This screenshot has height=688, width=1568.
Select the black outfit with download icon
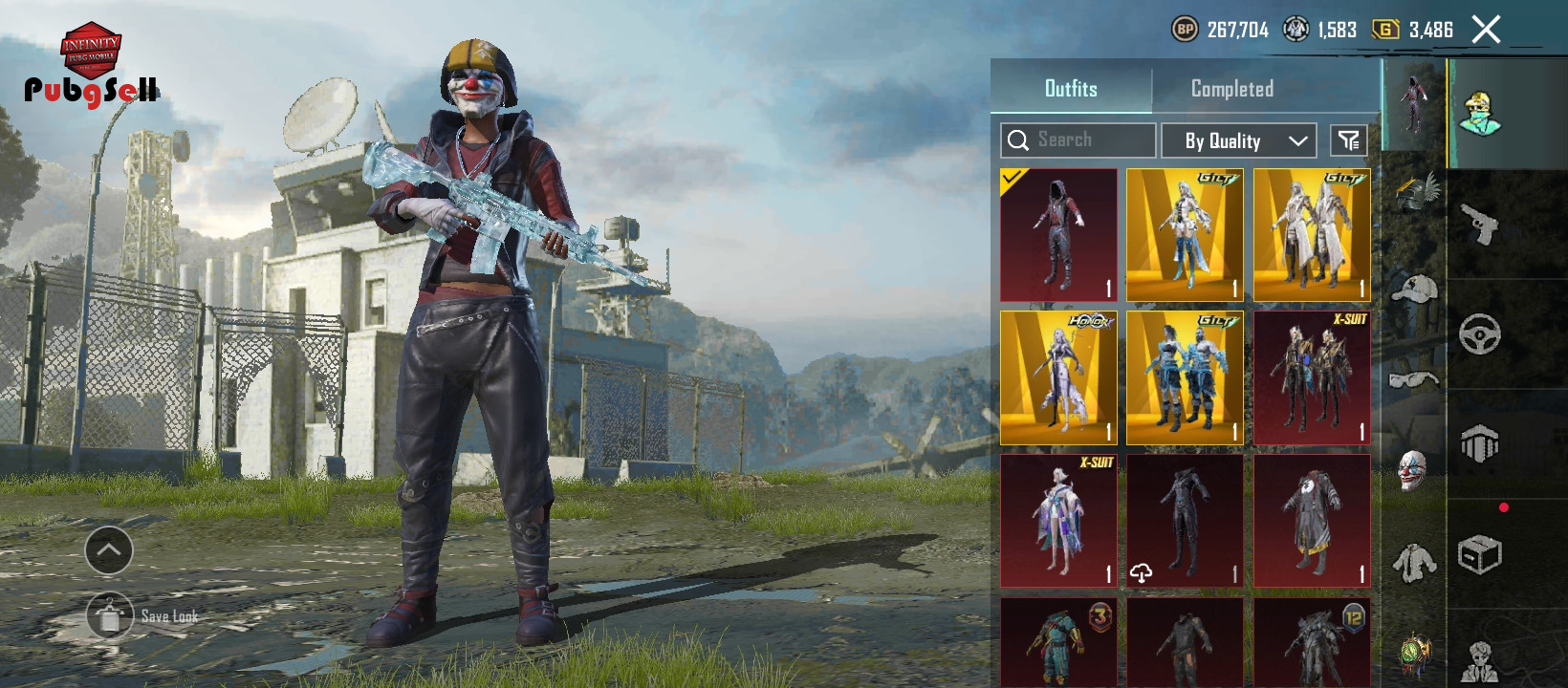pyautogui.click(x=1185, y=521)
